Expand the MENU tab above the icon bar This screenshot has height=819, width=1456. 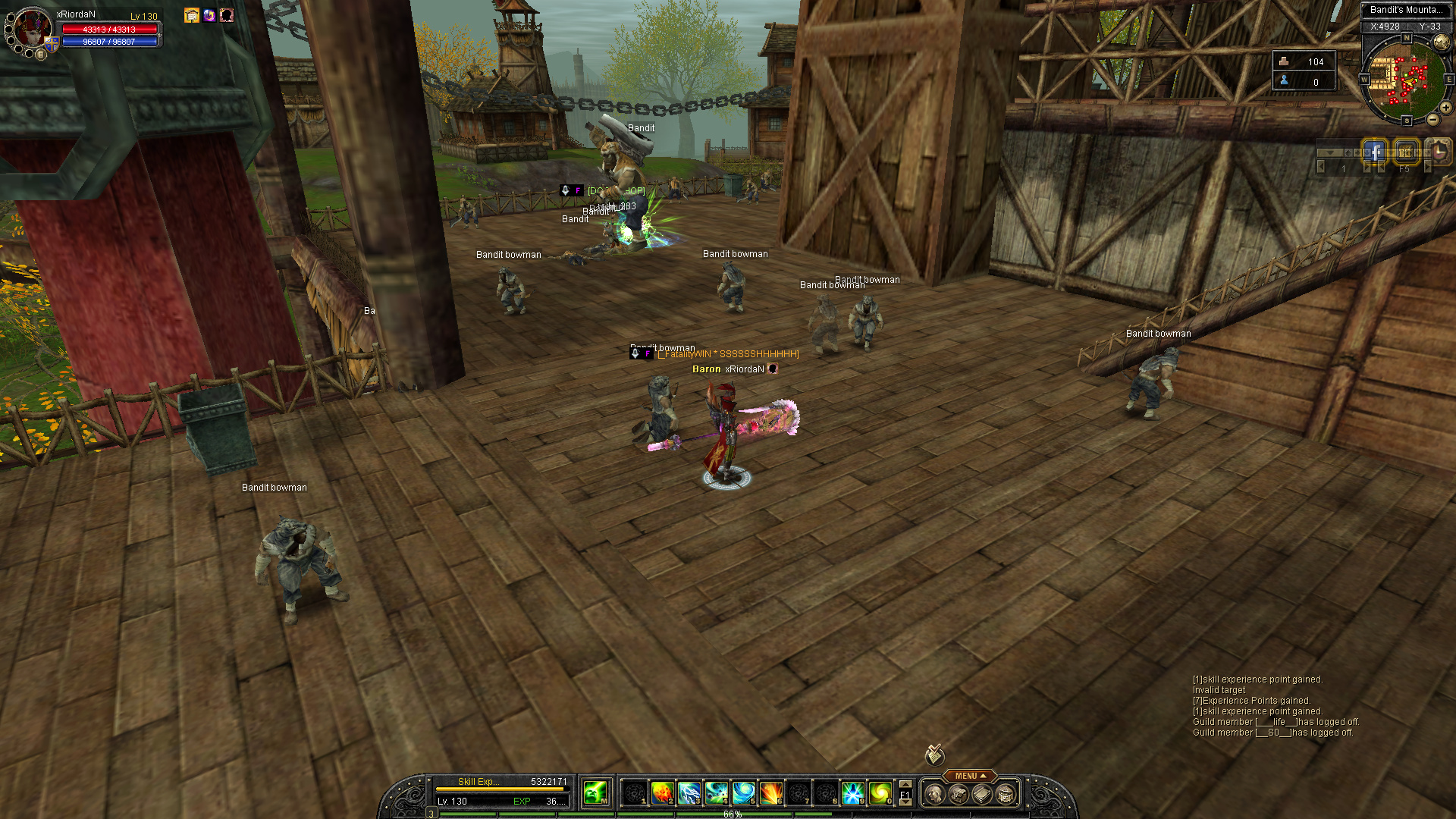click(970, 776)
